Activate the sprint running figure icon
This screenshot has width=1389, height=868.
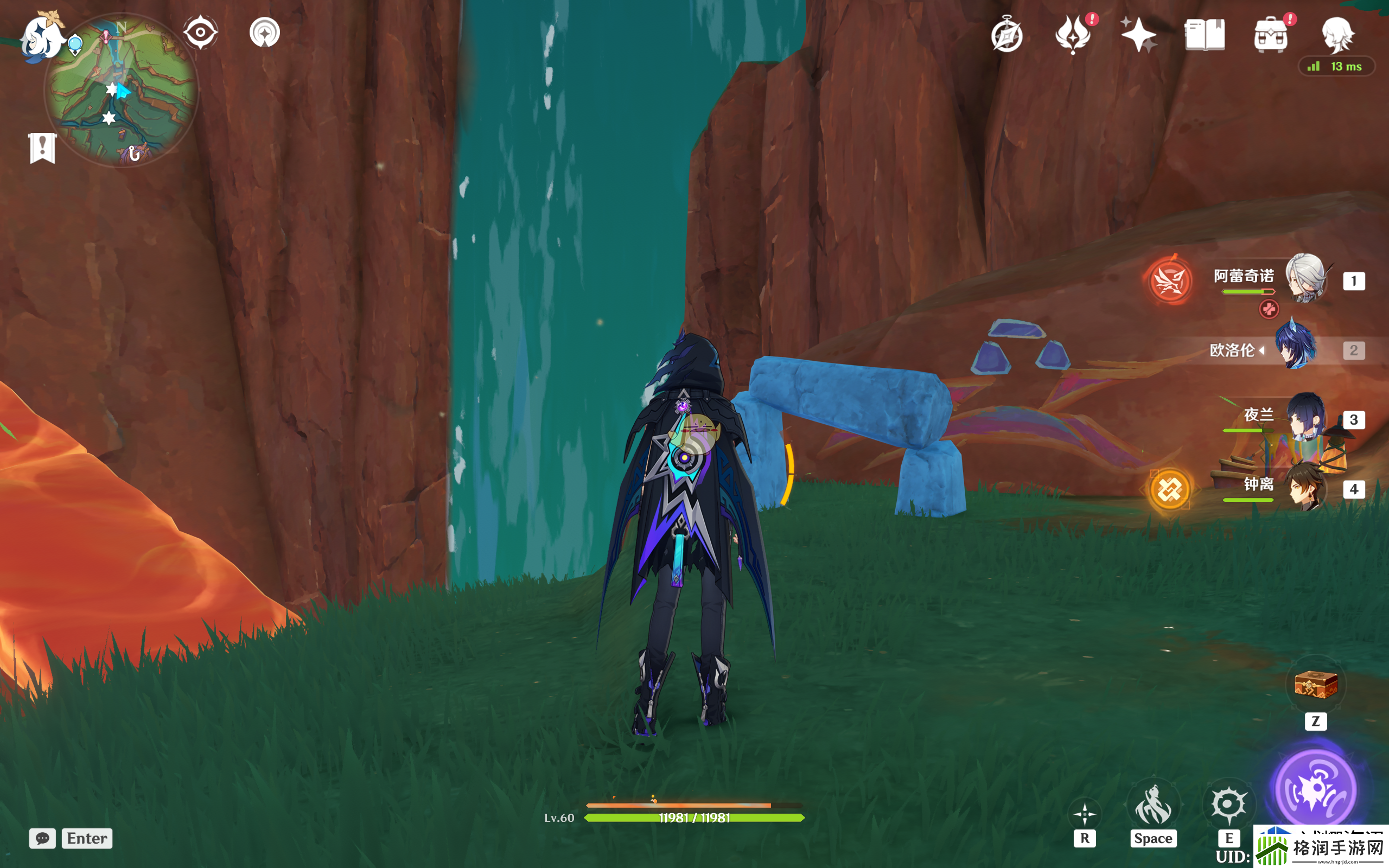1152,805
